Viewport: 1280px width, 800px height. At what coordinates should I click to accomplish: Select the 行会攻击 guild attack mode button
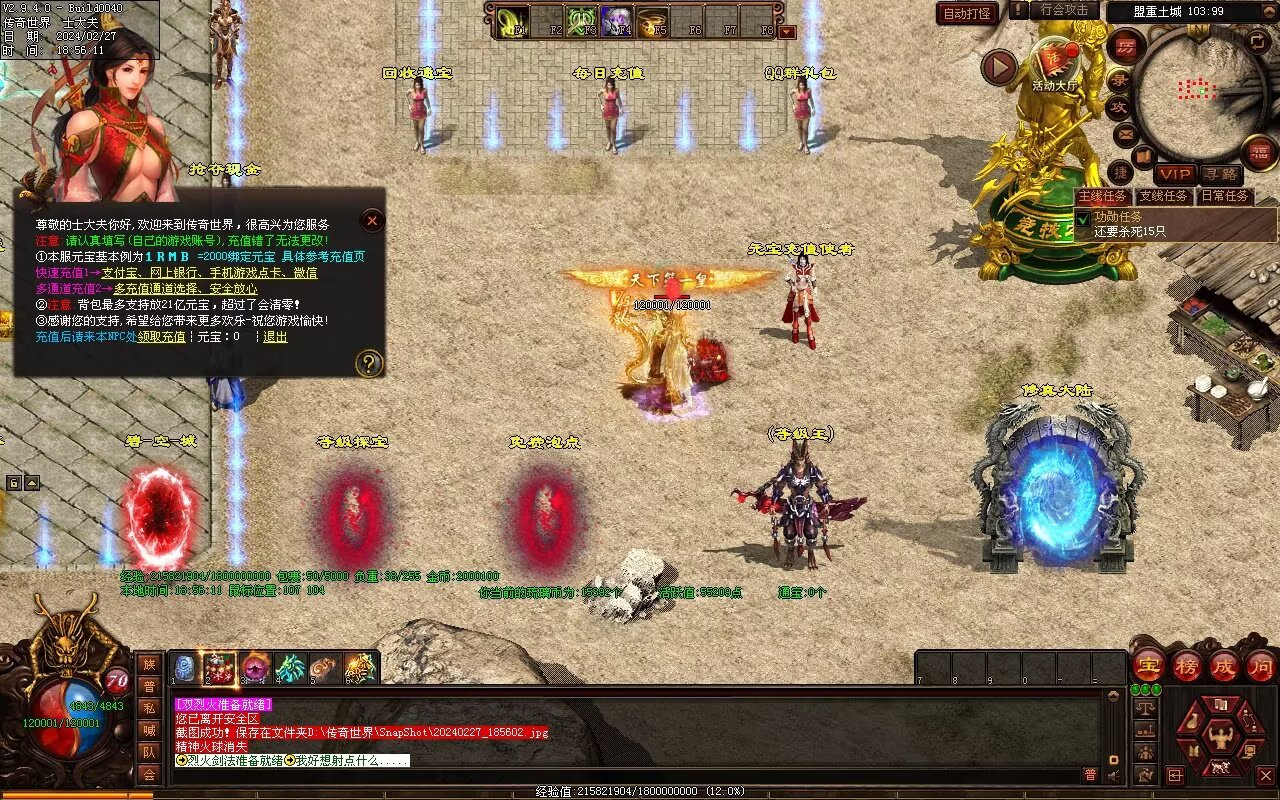click(1064, 10)
